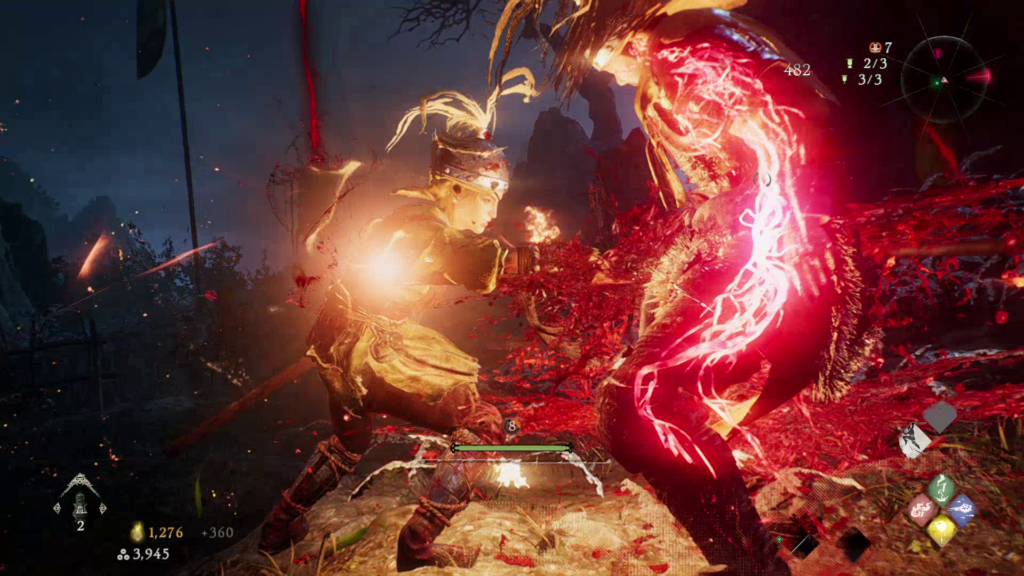This screenshot has height=576, width=1024.
Task: Select the yellow diamond spell icon
Action: pos(941,530)
